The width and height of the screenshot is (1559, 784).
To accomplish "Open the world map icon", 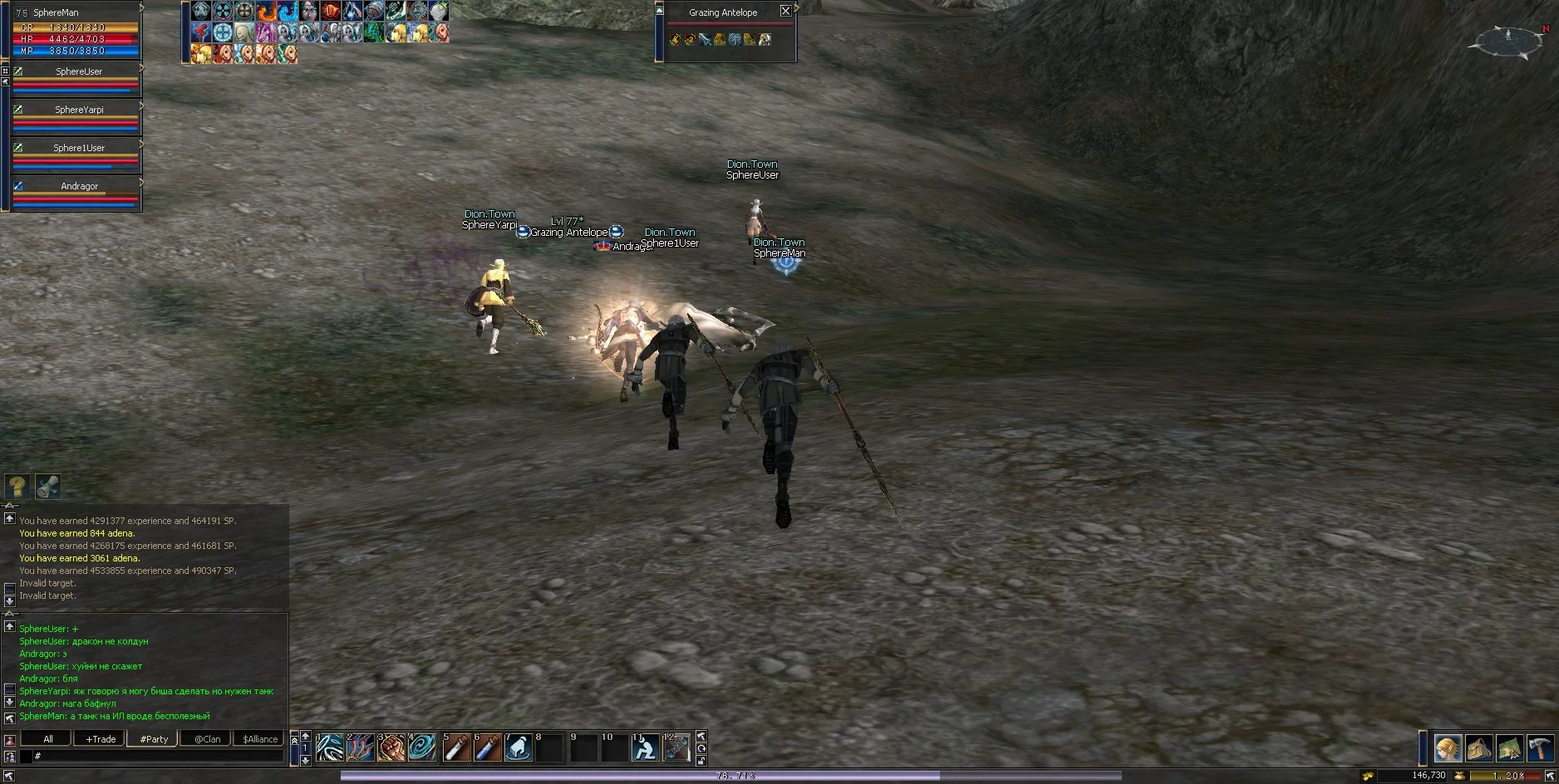I will point(1509,749).
